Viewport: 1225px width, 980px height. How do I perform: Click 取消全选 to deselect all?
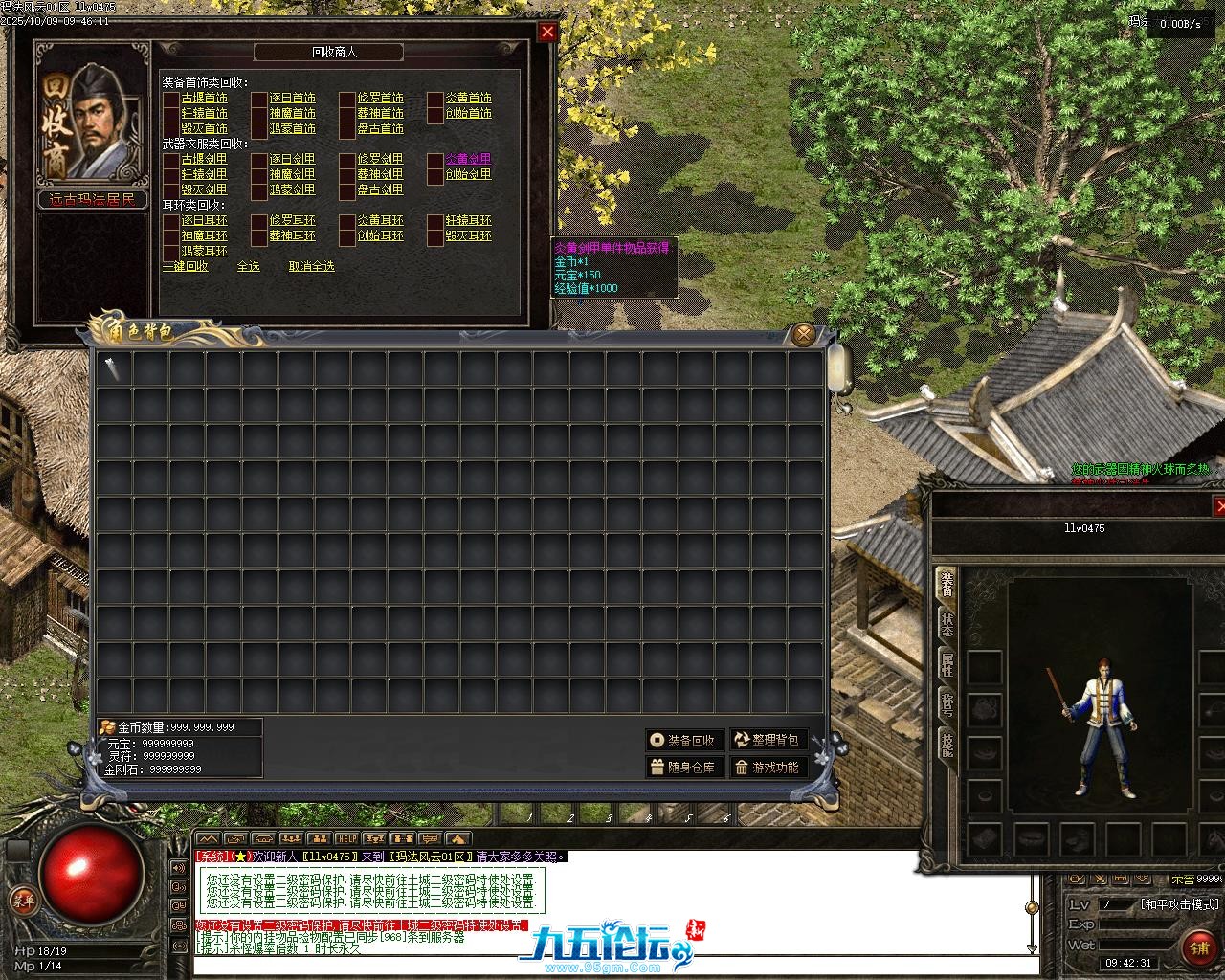click(x=312, y=266)
